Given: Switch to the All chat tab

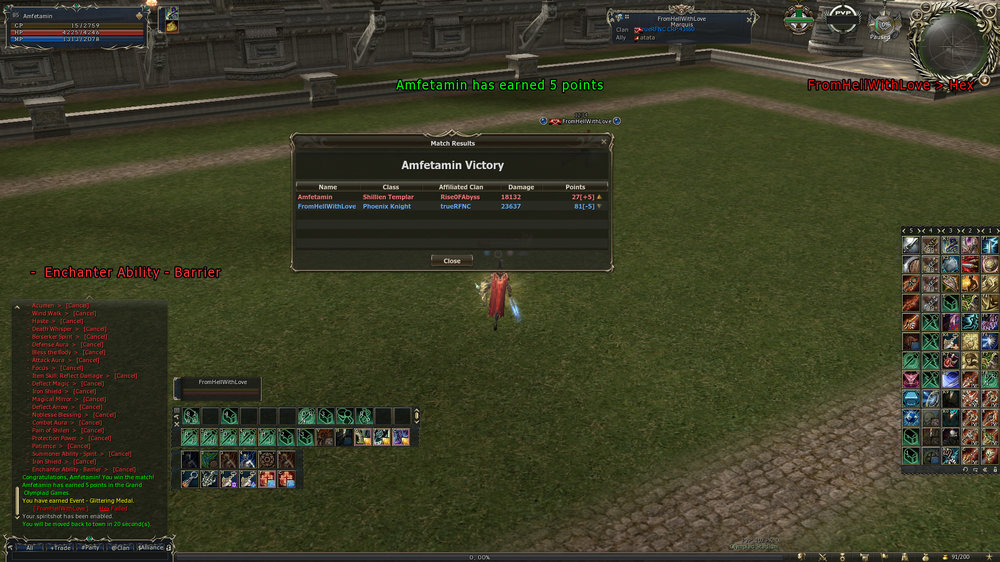Looking at the screenshot, I should pyautogui.click(x=31, y=547).
